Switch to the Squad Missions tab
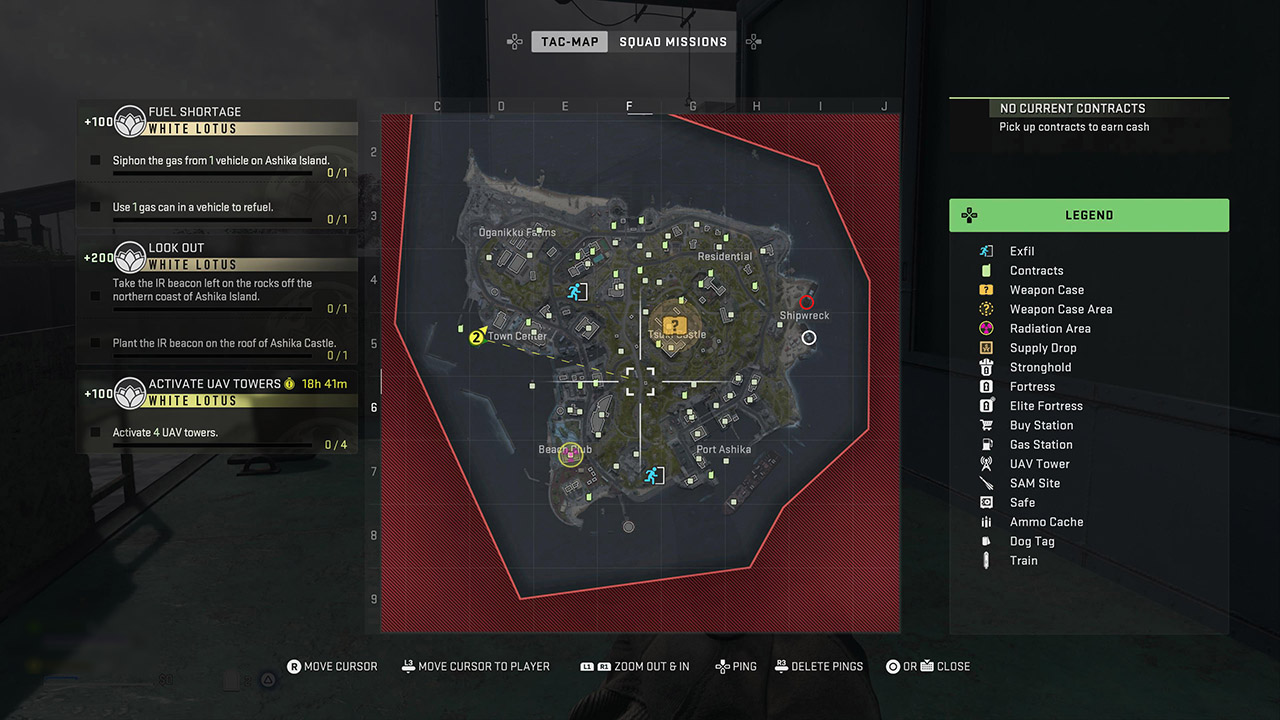The image size is (1280, 720). (x=673, y=42)
